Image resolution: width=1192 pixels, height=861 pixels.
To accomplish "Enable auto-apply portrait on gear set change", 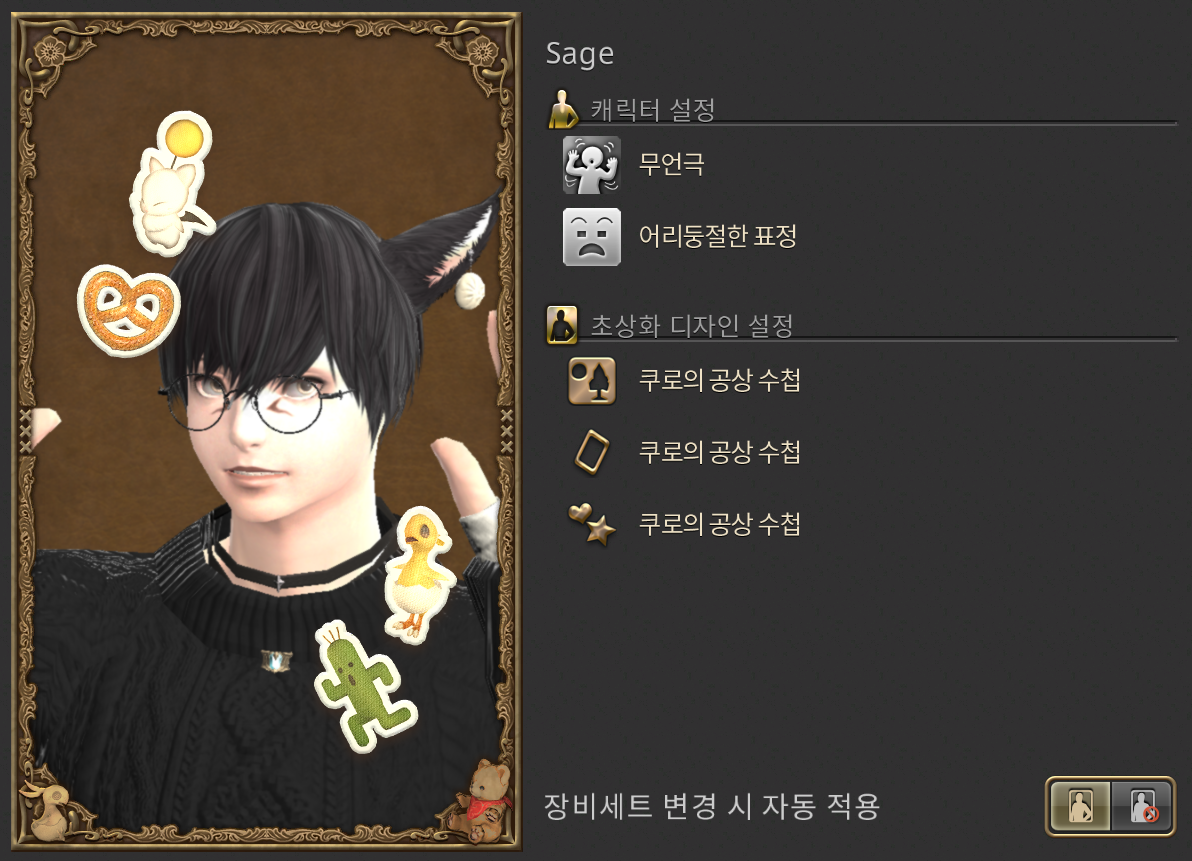I will coord(1081,806).
